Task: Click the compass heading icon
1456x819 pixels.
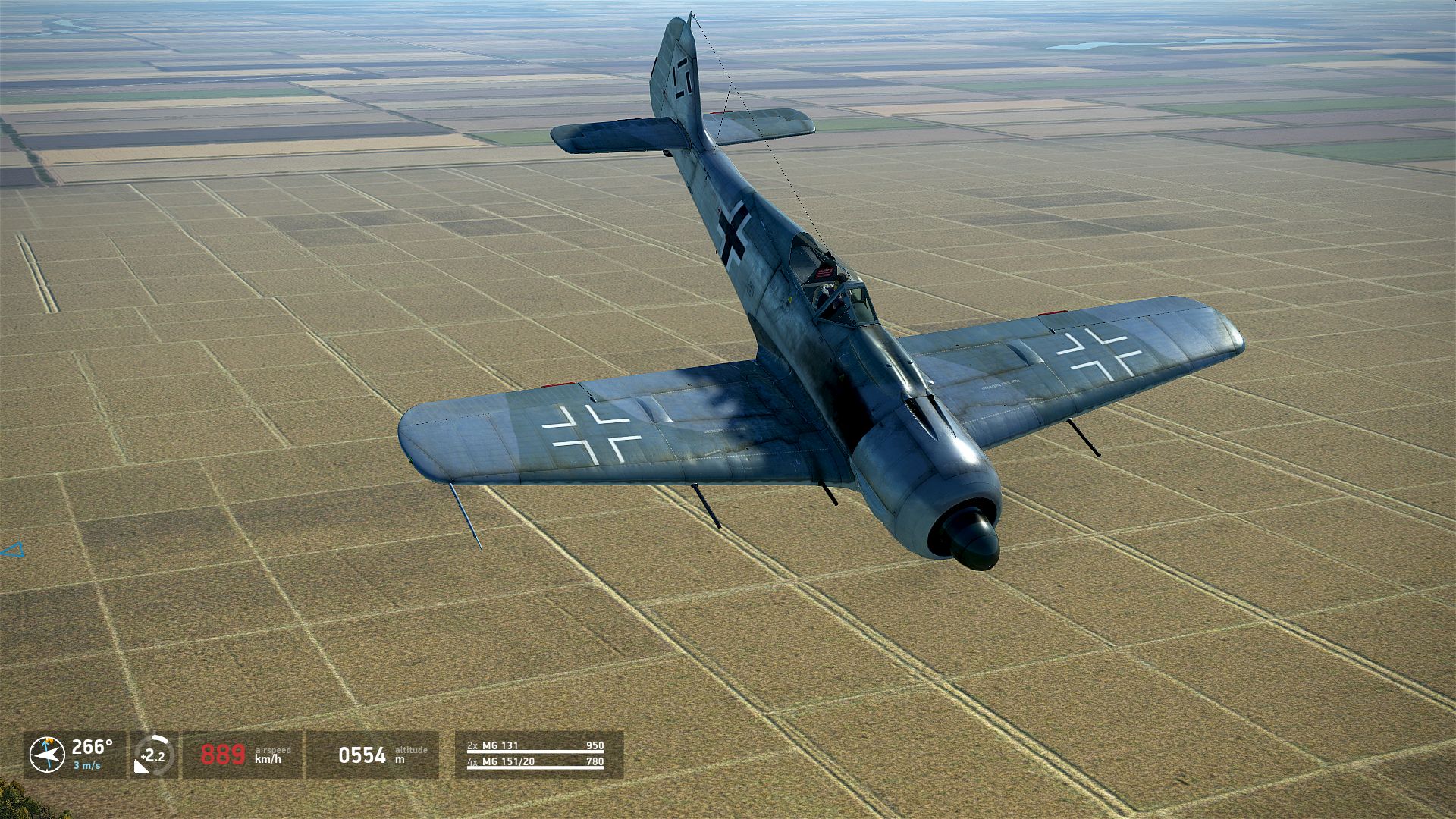Action: [x=47, y=755]
